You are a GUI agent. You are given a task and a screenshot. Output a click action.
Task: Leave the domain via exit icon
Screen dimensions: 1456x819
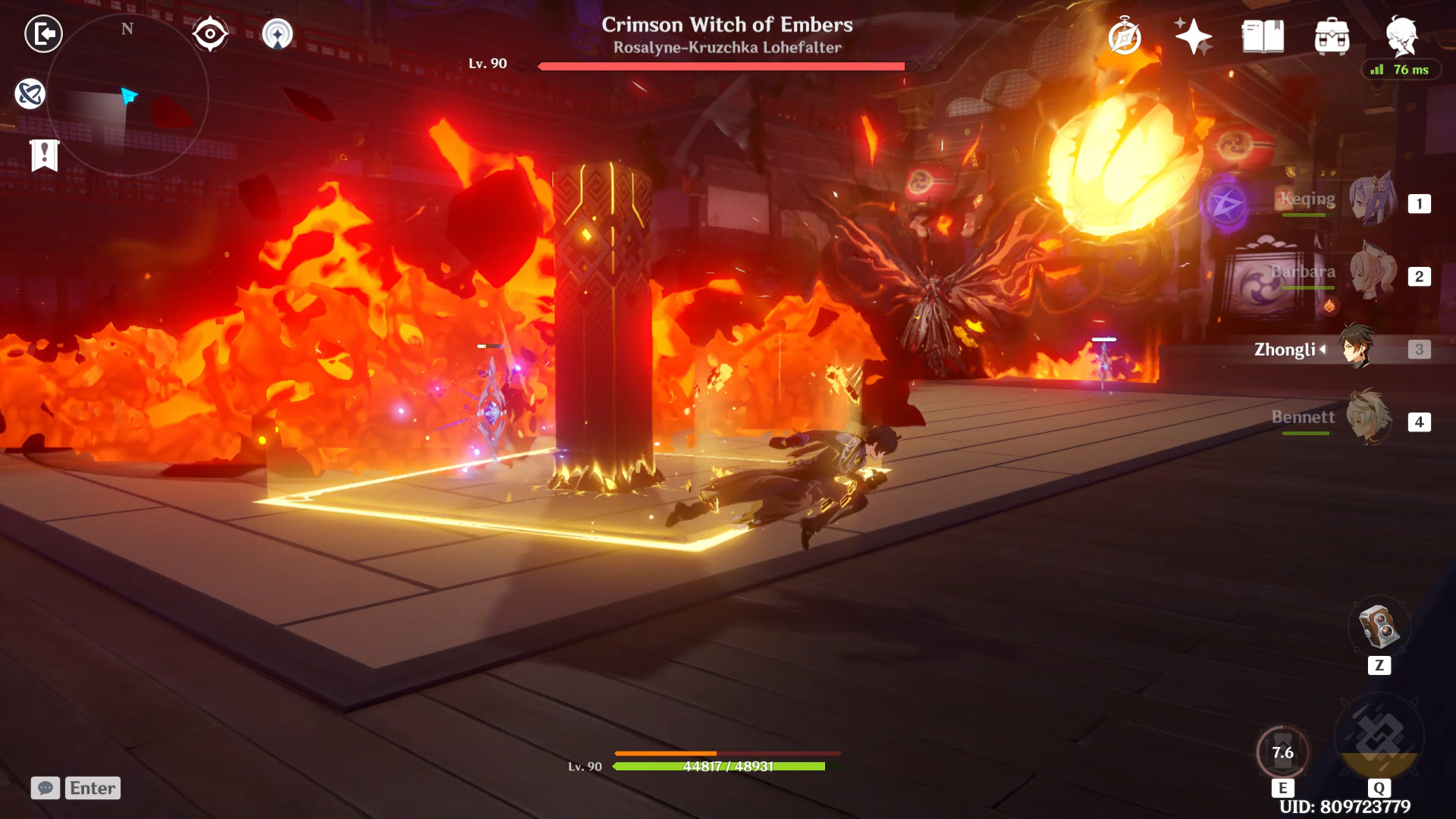tap(43, 34)
